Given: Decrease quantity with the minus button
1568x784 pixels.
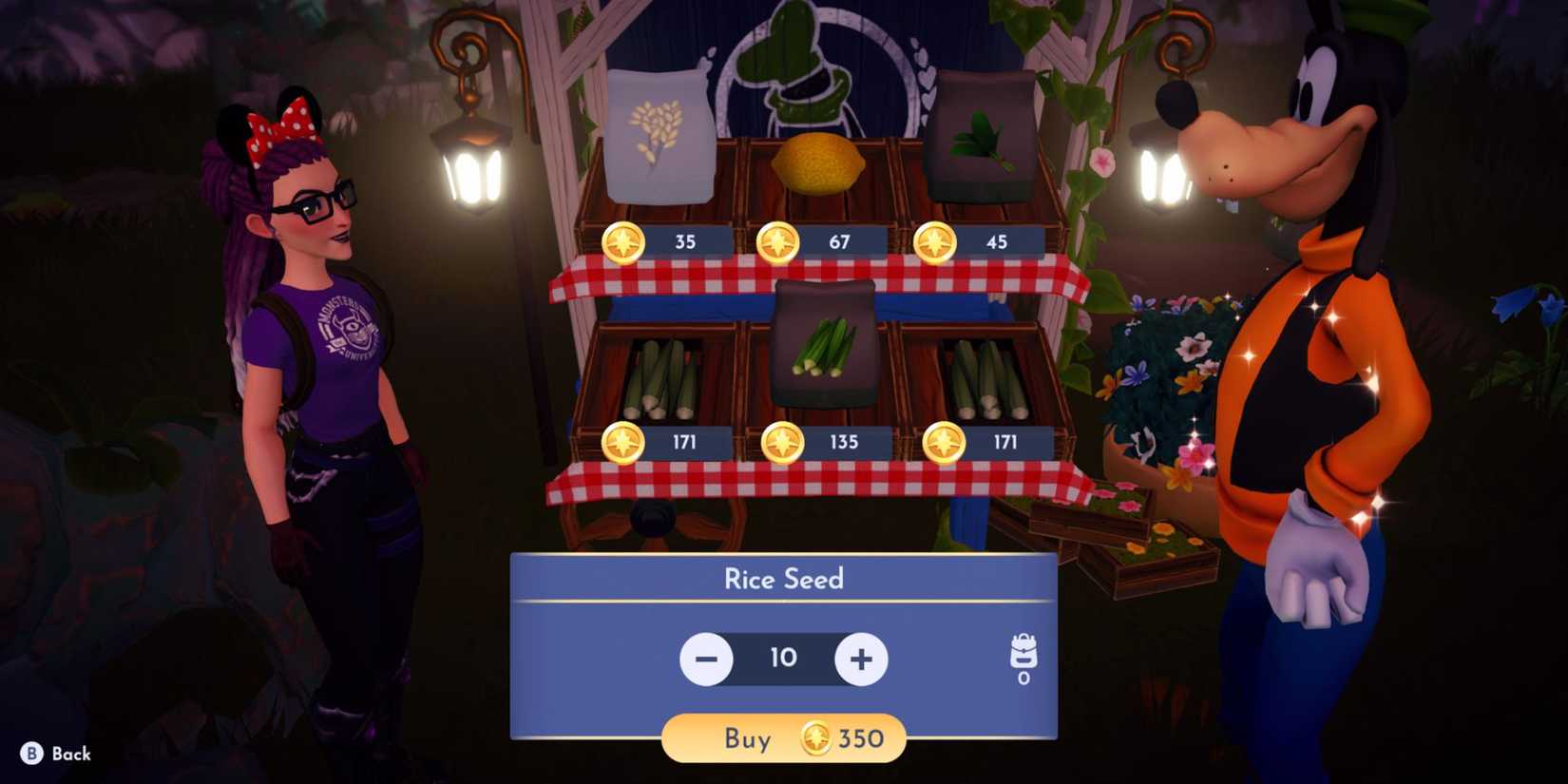Looking at the screenshot, I should (x=707, y=659).
